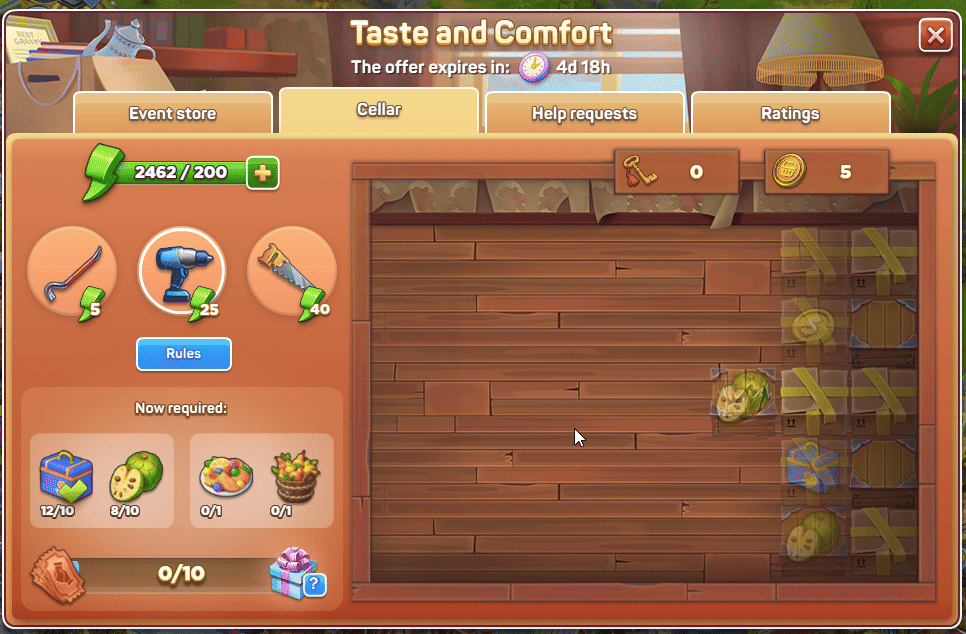
Task: Add more energy with the plus button
Action: pyautogui.click(x=262, y=173)
